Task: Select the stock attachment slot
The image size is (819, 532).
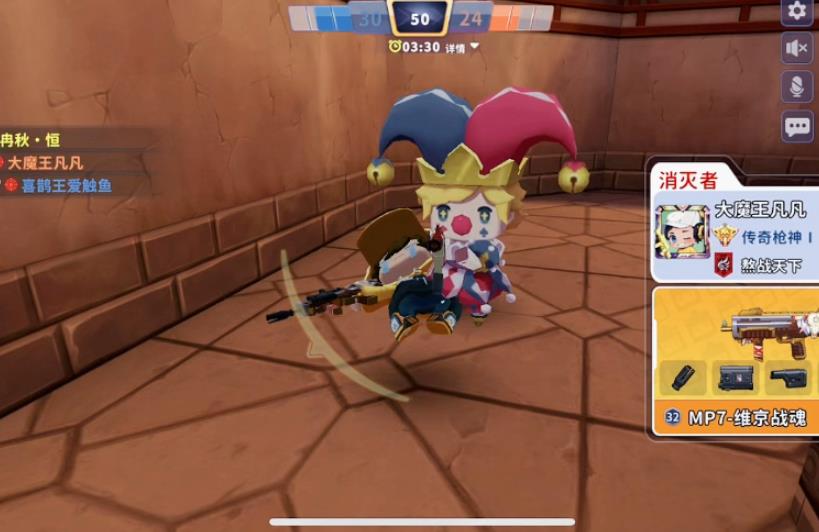Action: pos(786,379)
